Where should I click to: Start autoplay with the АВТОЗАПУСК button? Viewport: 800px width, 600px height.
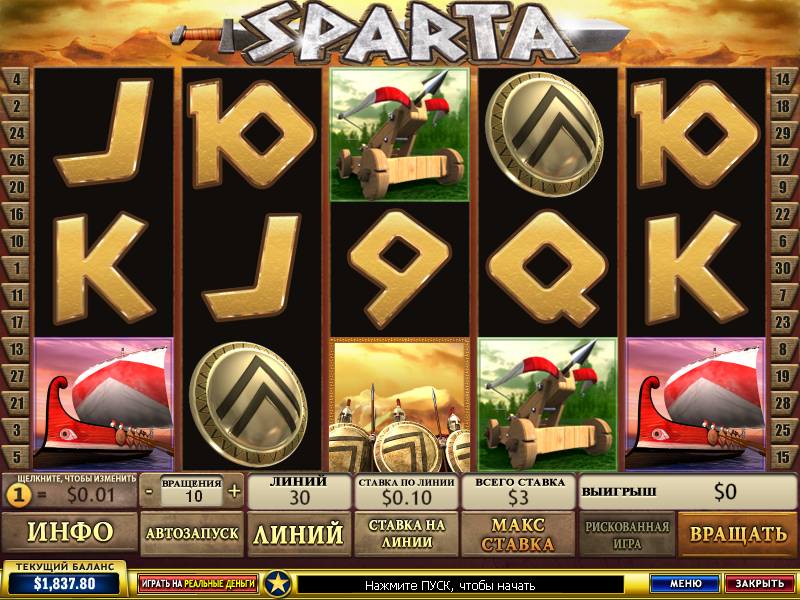coord(192,533)
